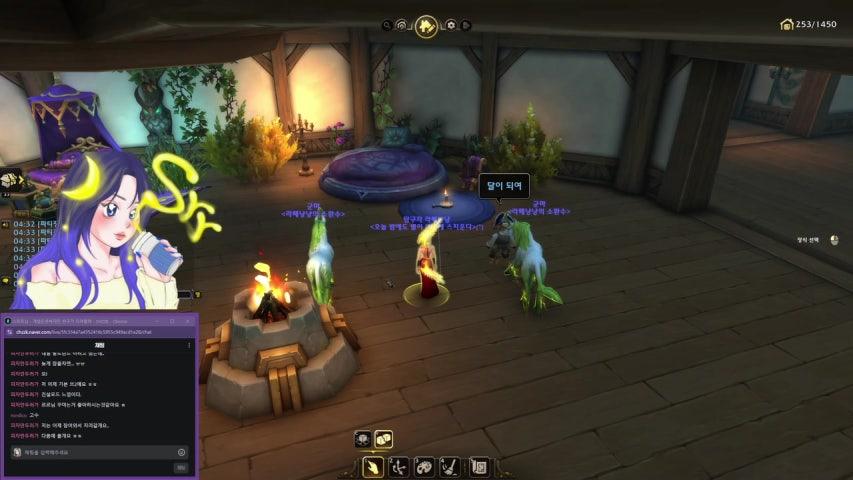Open the gear settings icon in top bar
853x480 pixels.
coord(452,25)
